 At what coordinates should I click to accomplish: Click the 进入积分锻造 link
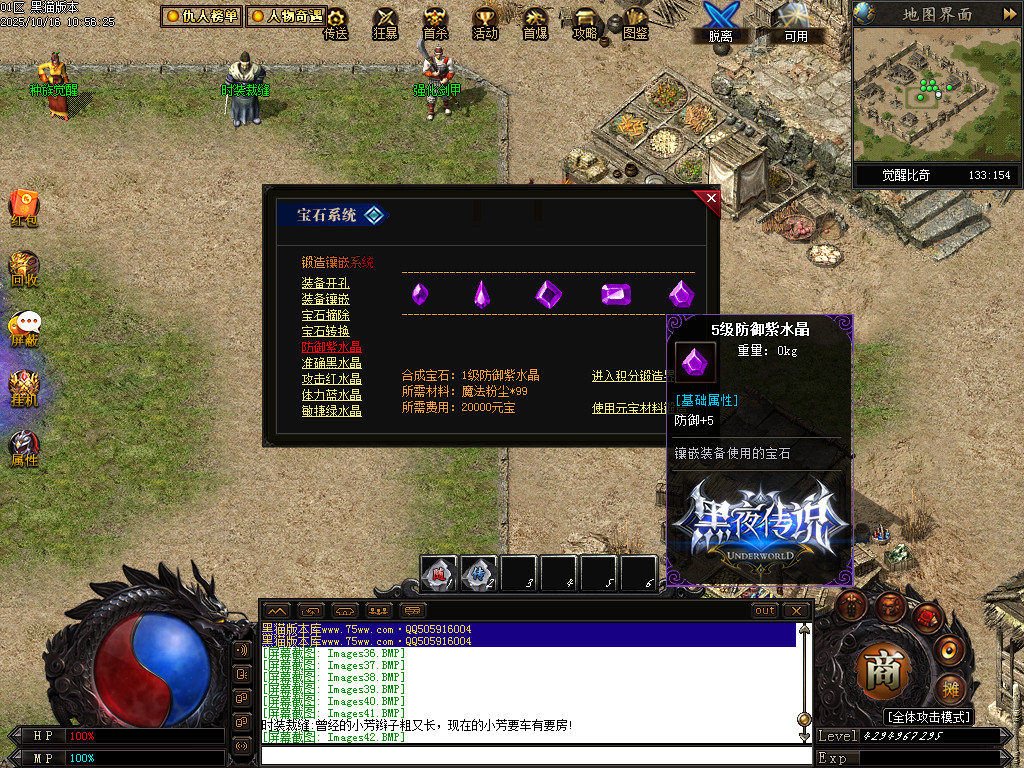632,376
